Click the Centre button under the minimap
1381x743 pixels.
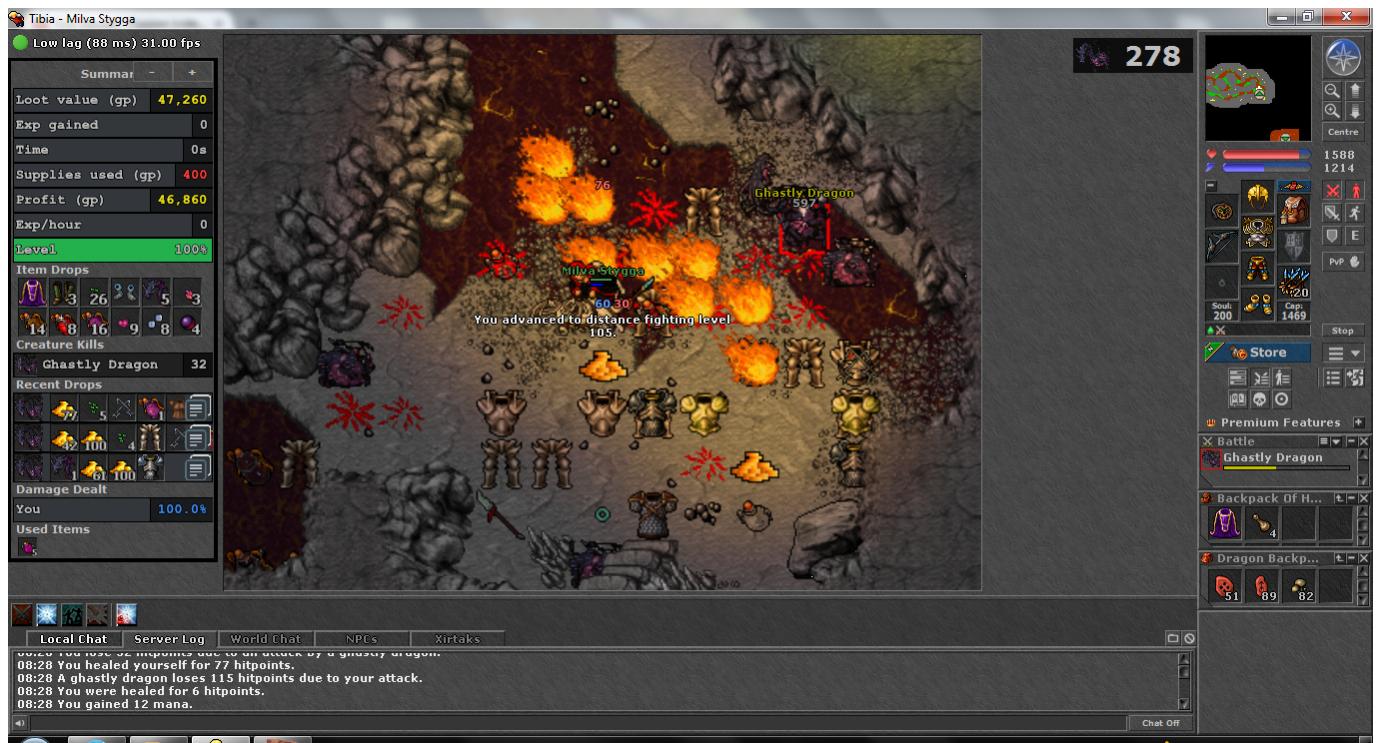tap(1343, 132)
